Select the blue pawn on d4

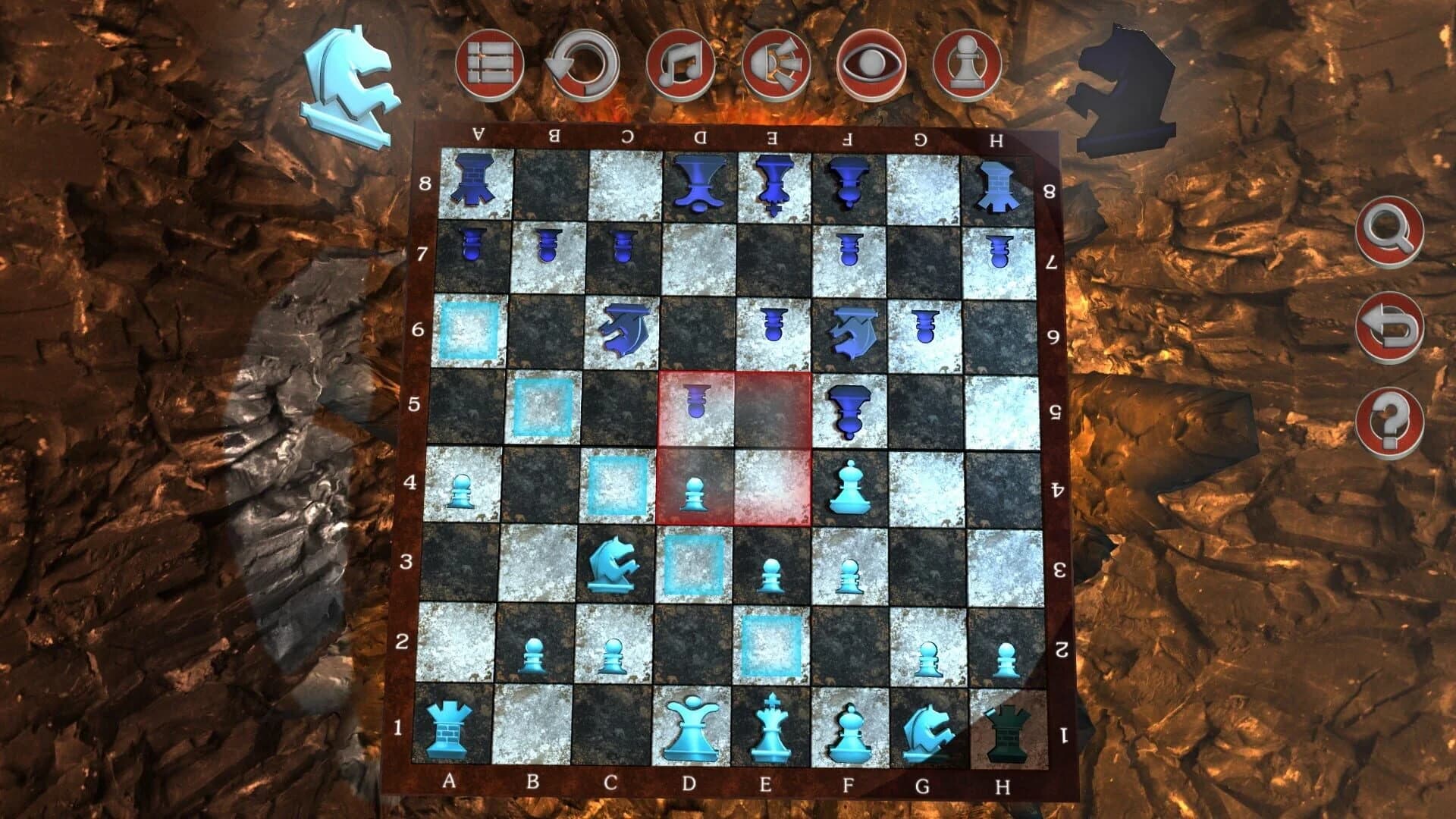coord(694,493)
